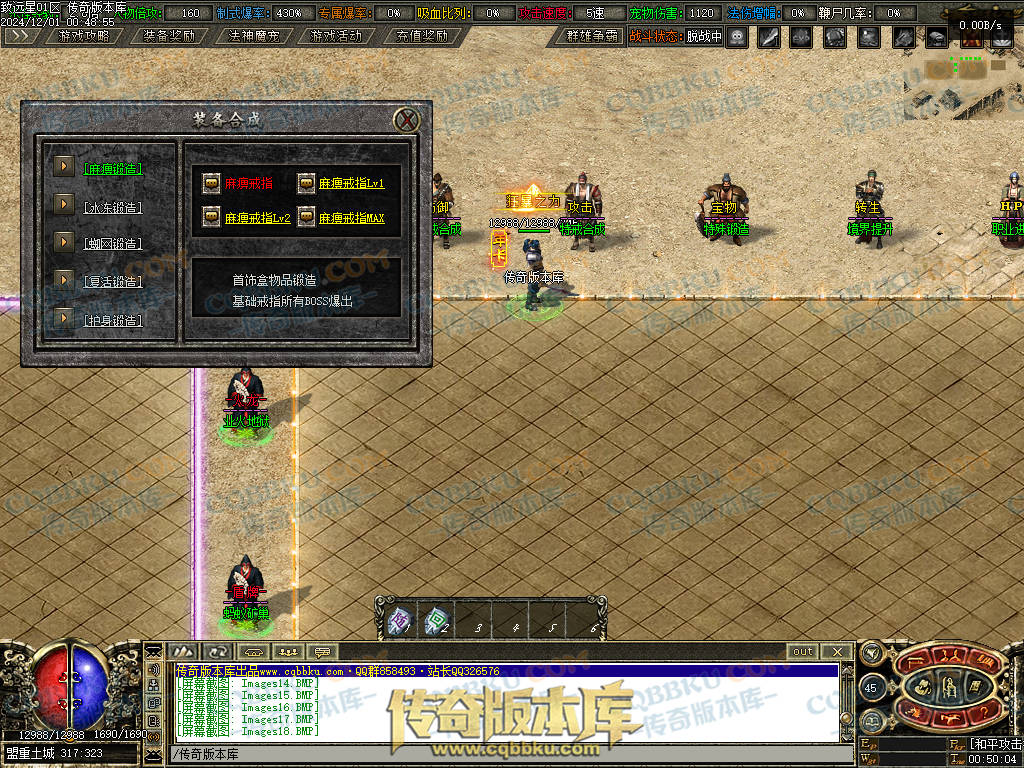Focus the chat input field
This screenshot has width=1024, height=768.
[x=500, y=753]
